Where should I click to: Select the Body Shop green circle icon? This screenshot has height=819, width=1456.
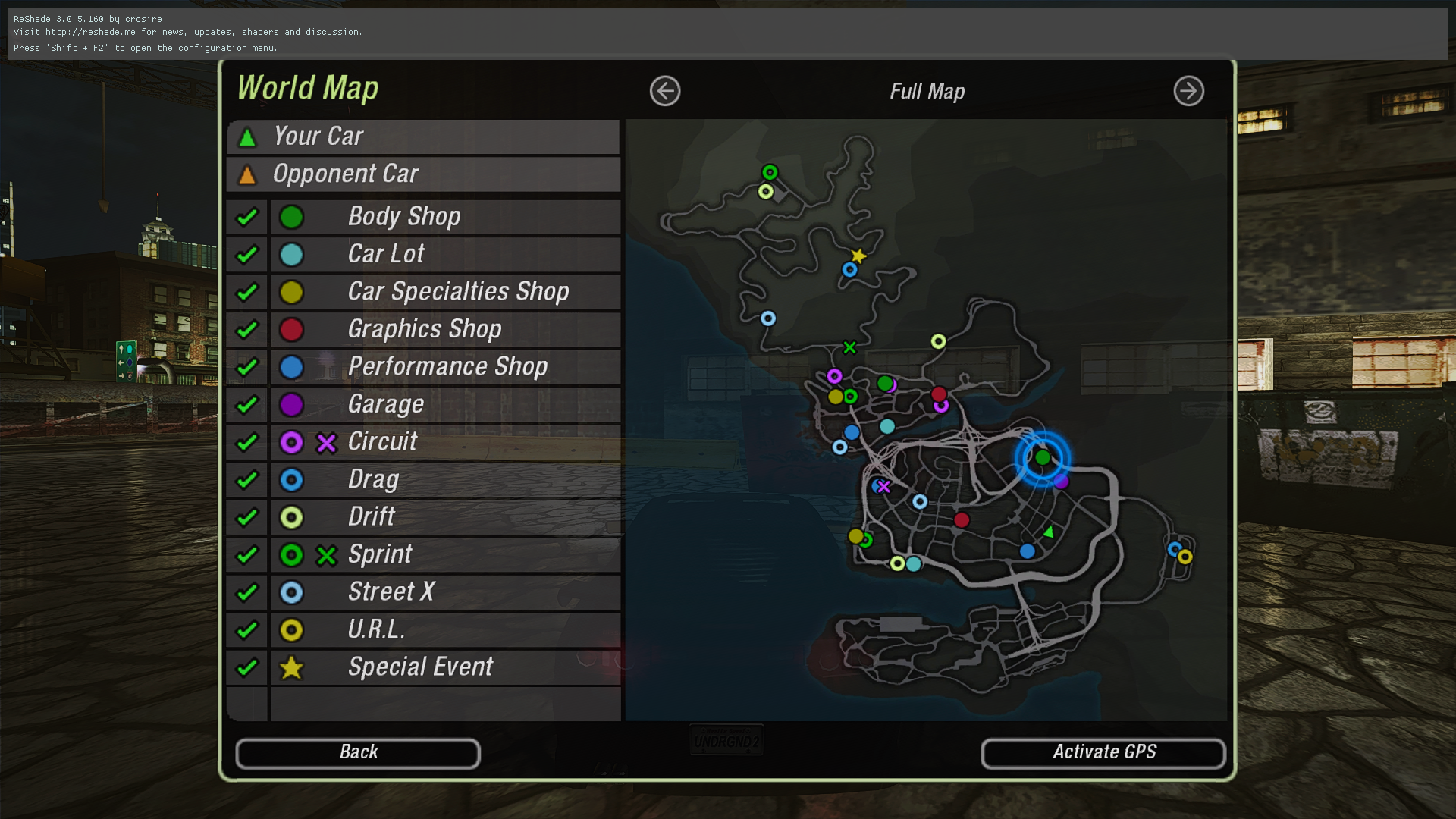pyautogui.click(x=292, y=216)
